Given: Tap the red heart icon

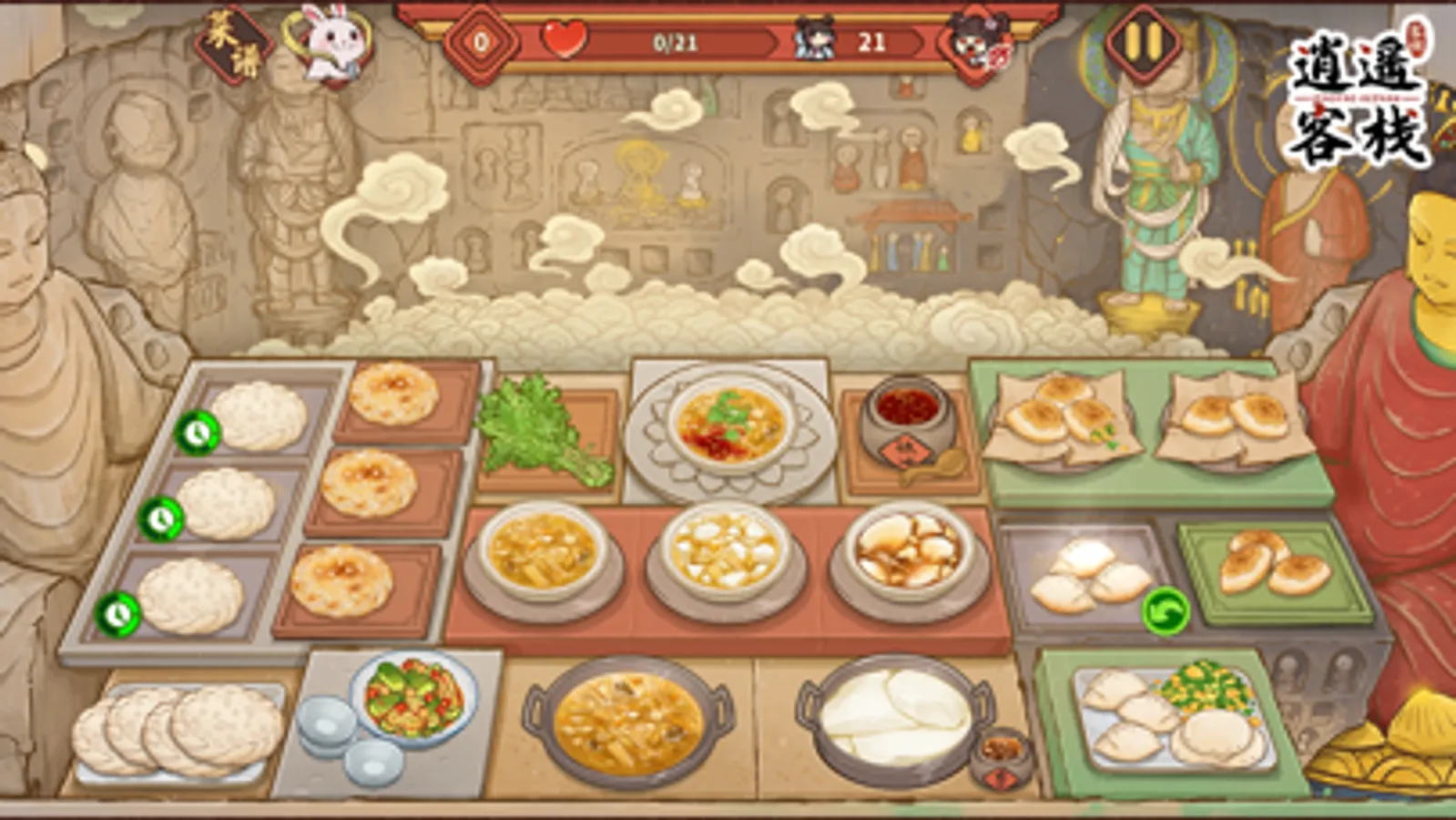Looking at the screenshot, I should click(565, 40).
